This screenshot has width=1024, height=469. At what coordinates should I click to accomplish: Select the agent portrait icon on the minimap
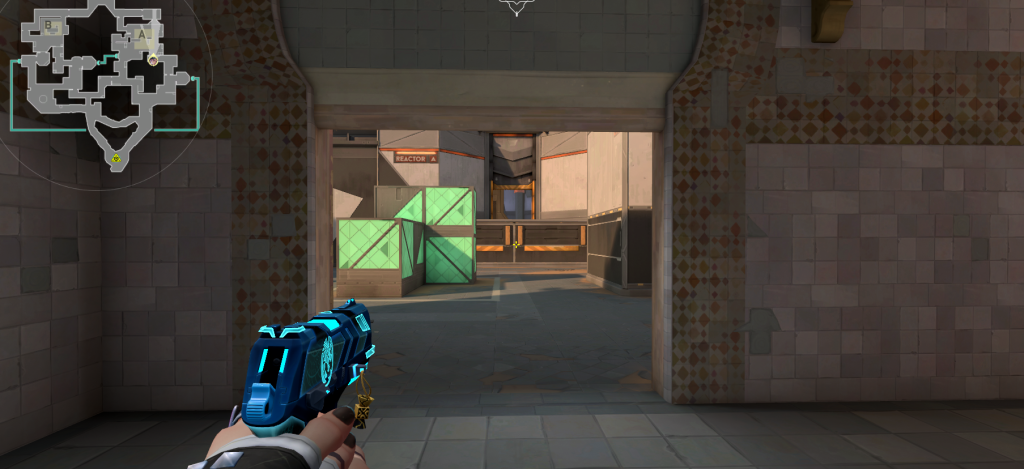point(152,60)
